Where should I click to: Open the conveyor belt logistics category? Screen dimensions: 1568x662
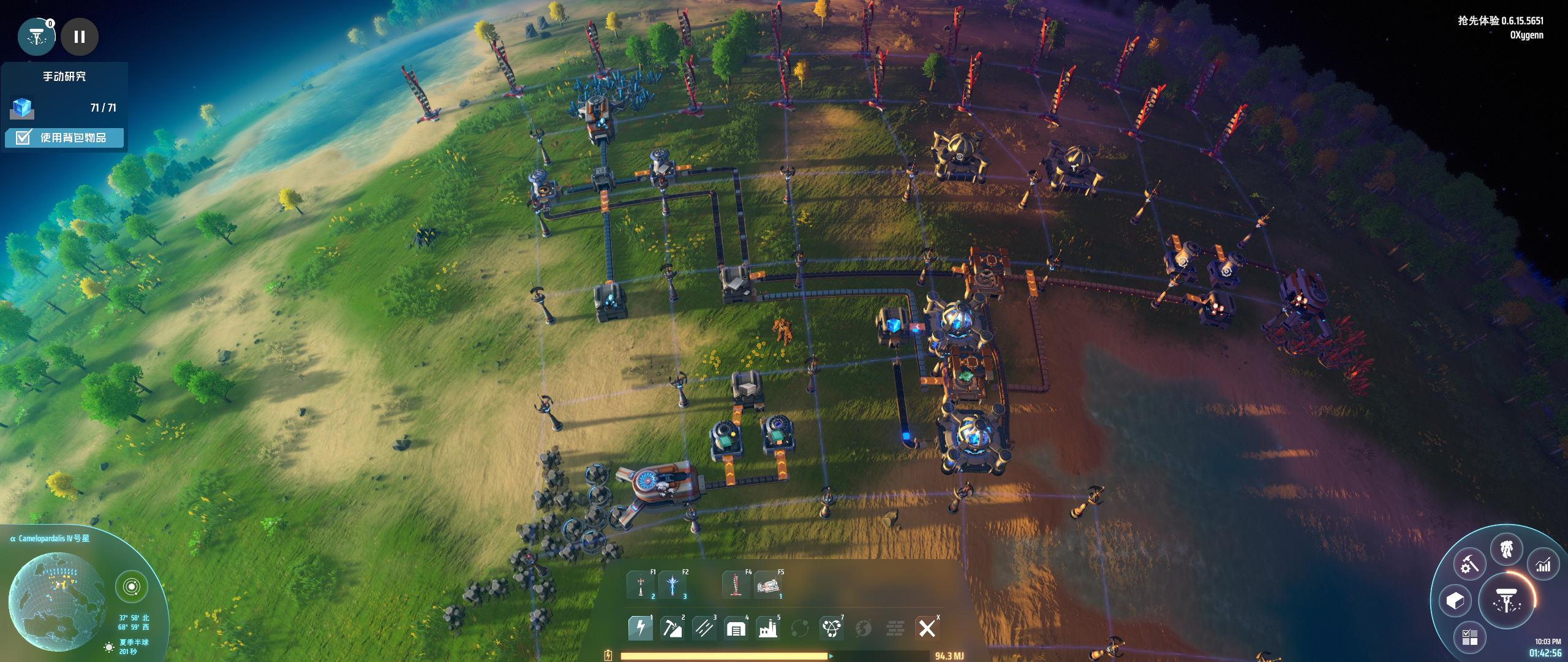[704, 628]
